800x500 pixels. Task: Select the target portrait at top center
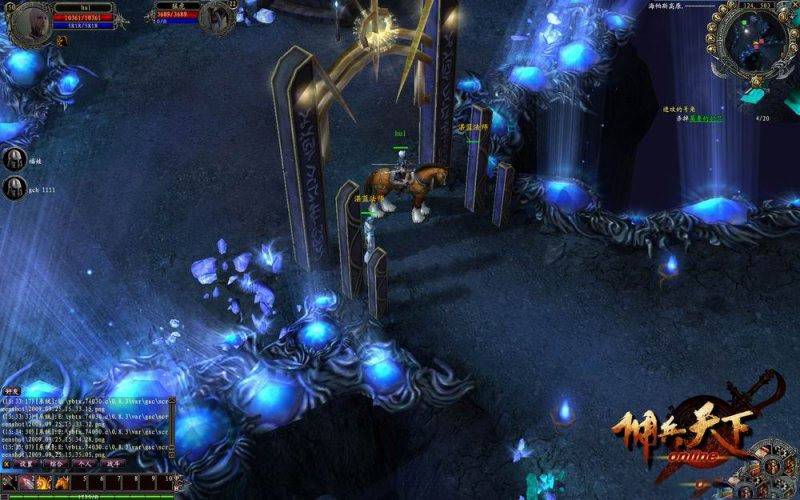(215, 17)
